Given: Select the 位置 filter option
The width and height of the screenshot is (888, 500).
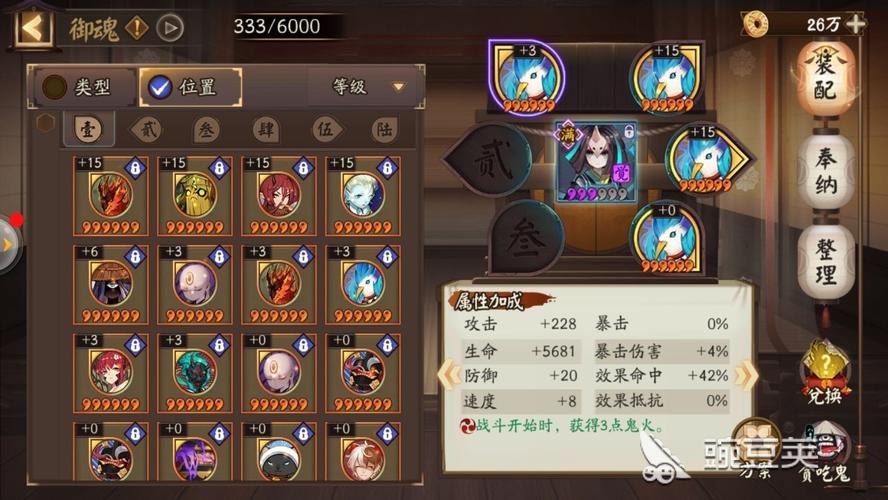Looking at the screenshot, I should [190, 87].
